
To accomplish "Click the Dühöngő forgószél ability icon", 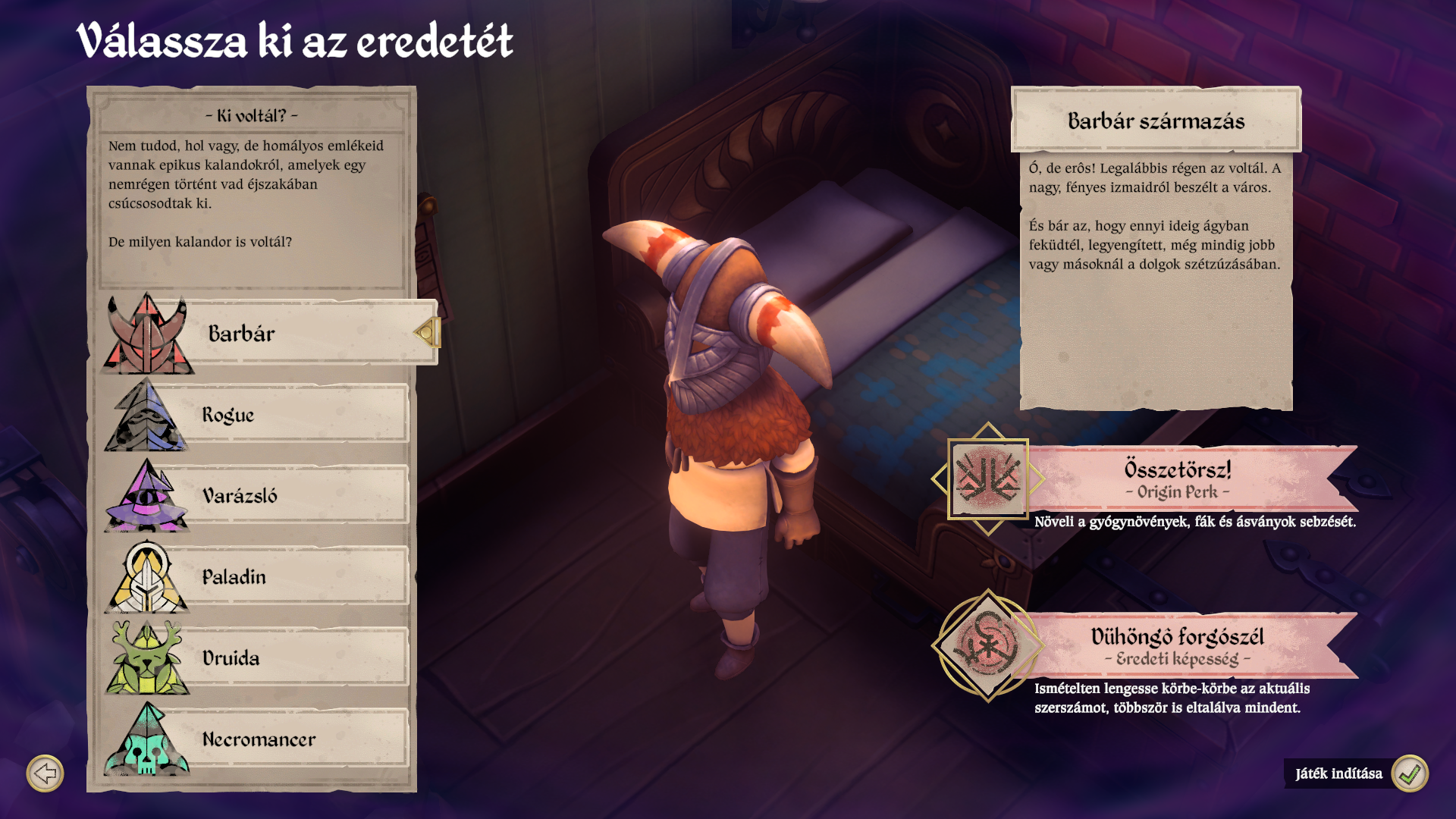I will pos(987,646).
